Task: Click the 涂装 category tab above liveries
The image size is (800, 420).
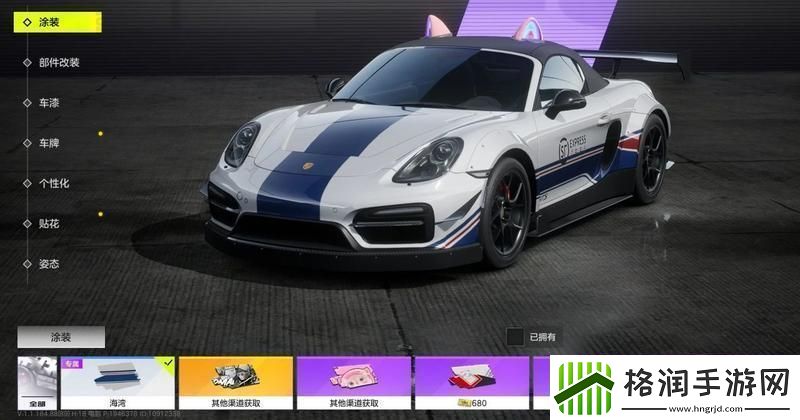Action: pos(60,337)
